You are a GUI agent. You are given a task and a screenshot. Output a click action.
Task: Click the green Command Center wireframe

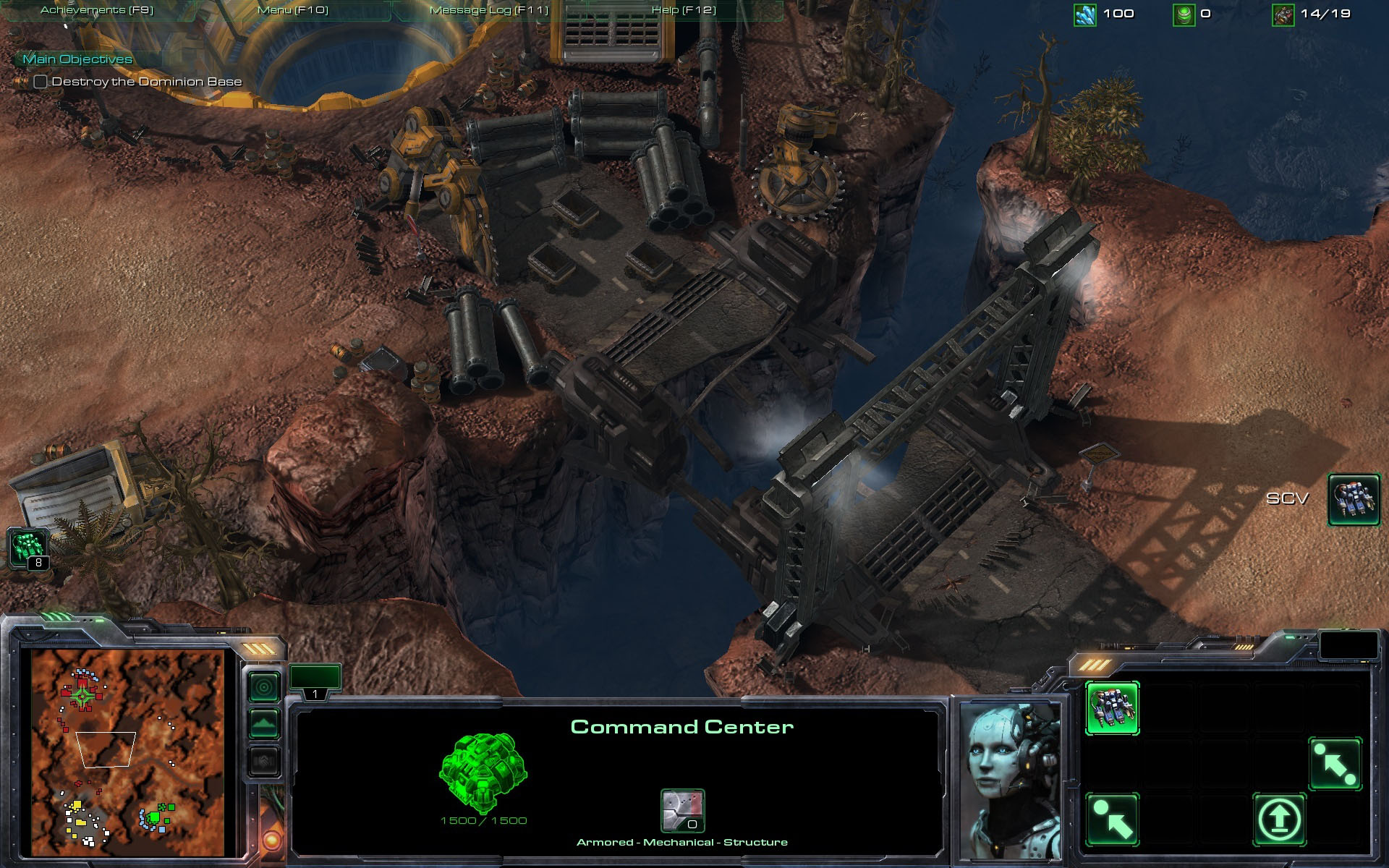[x=483, y=773]
